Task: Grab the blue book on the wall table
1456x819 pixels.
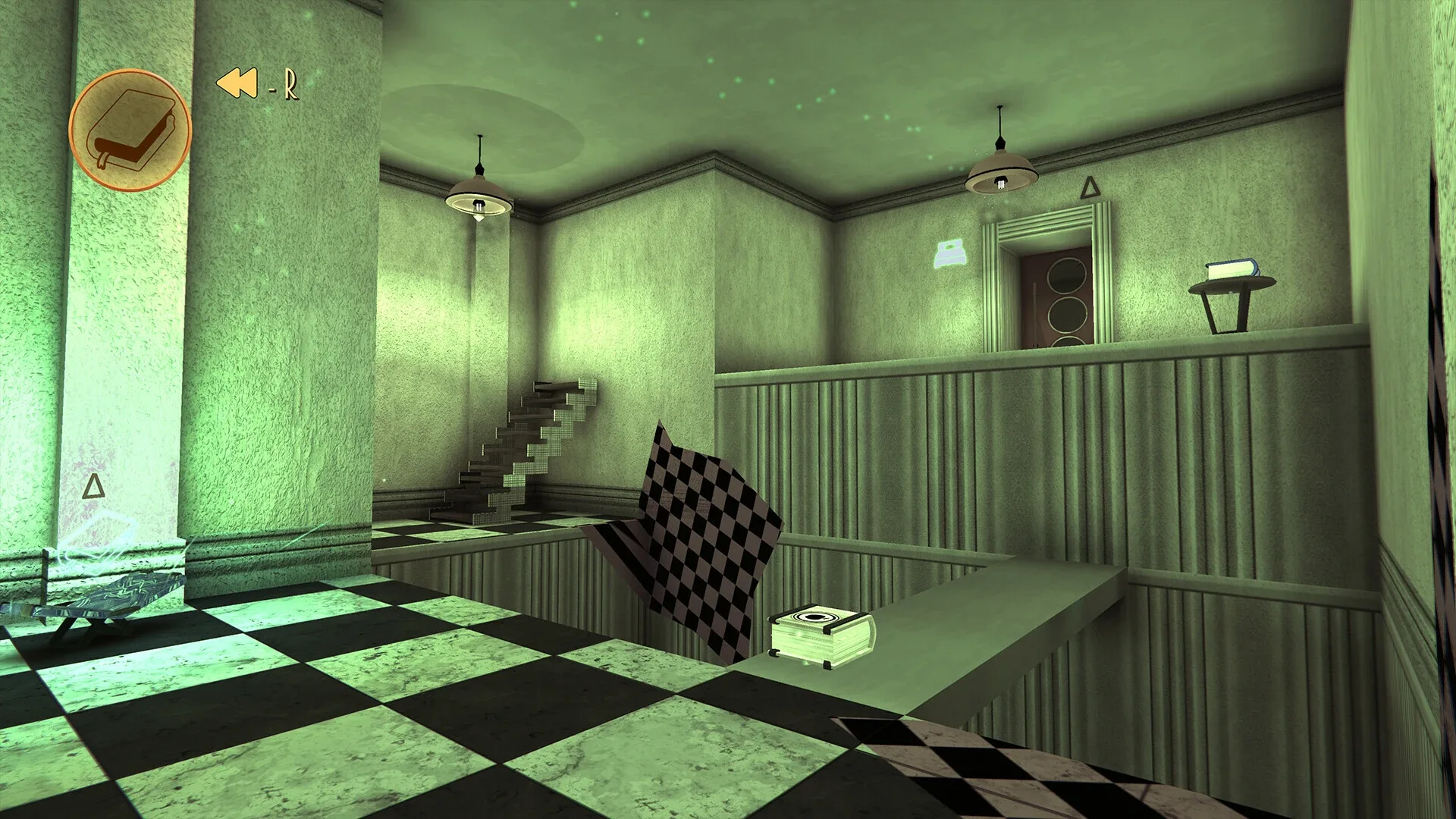Action: point(1232,269)
